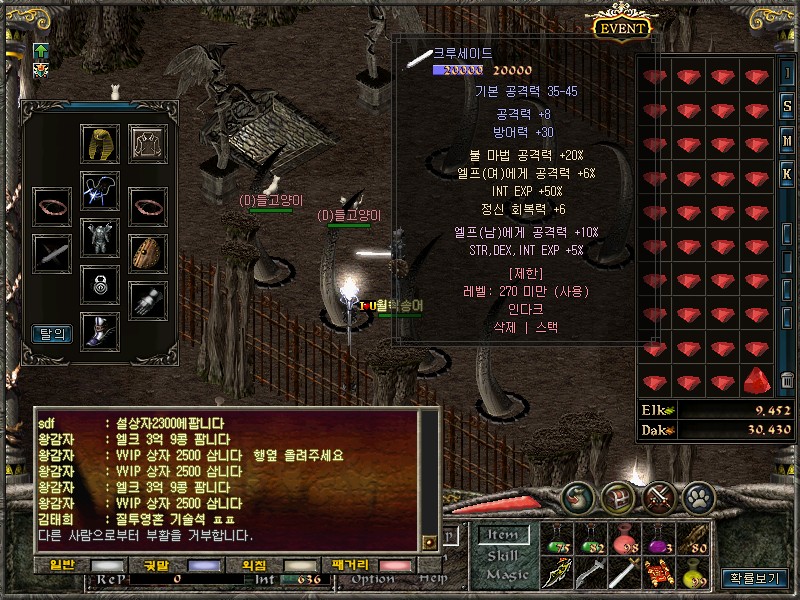The width and height of the screenshot is (800, 600).
Task: Open the crossed swords round button
Action: [x=658, y=497]
